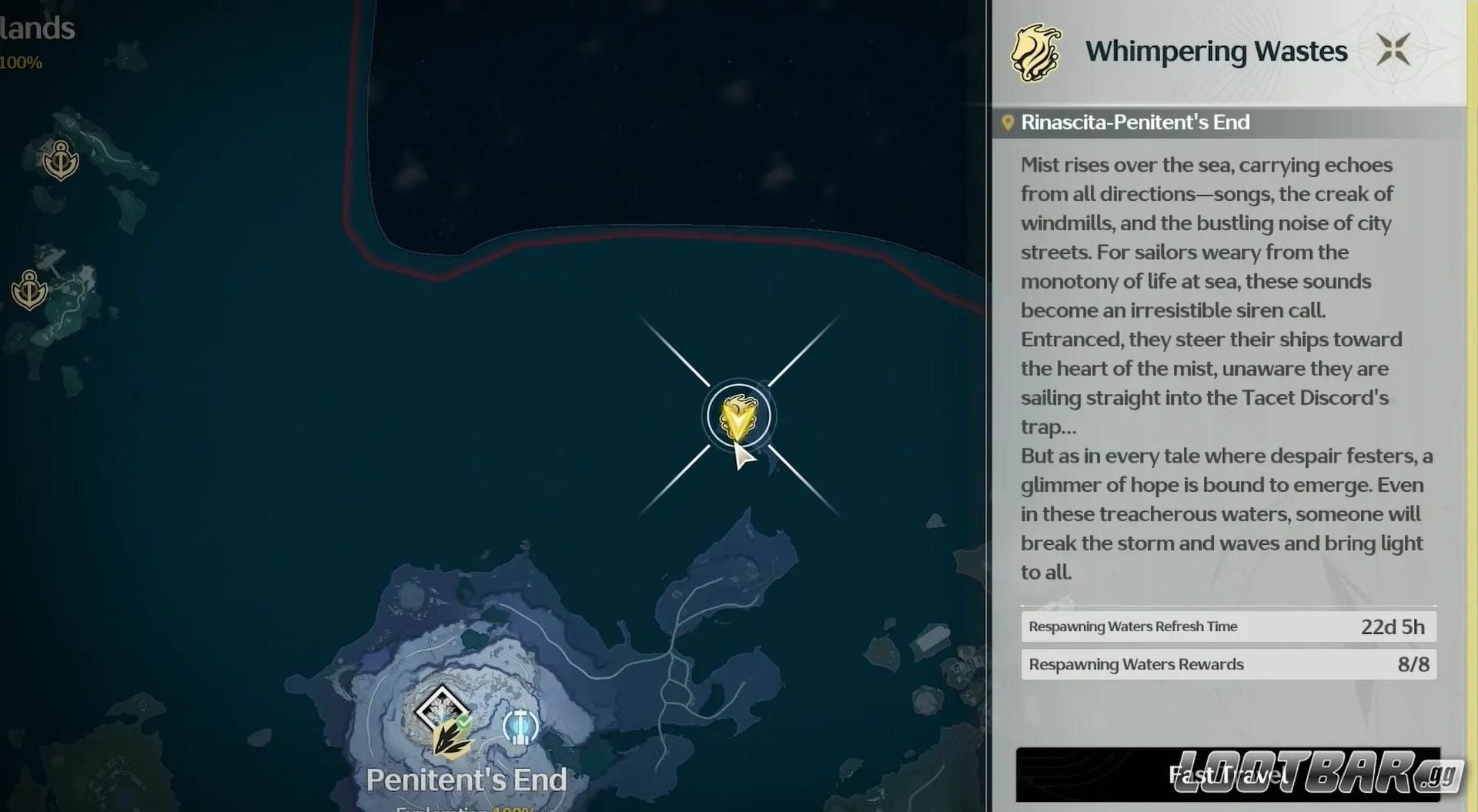Click the Respawning Waters Refresh Time entry
1478x812 pixels.
pyautogui.click(x=1132, y=626)
